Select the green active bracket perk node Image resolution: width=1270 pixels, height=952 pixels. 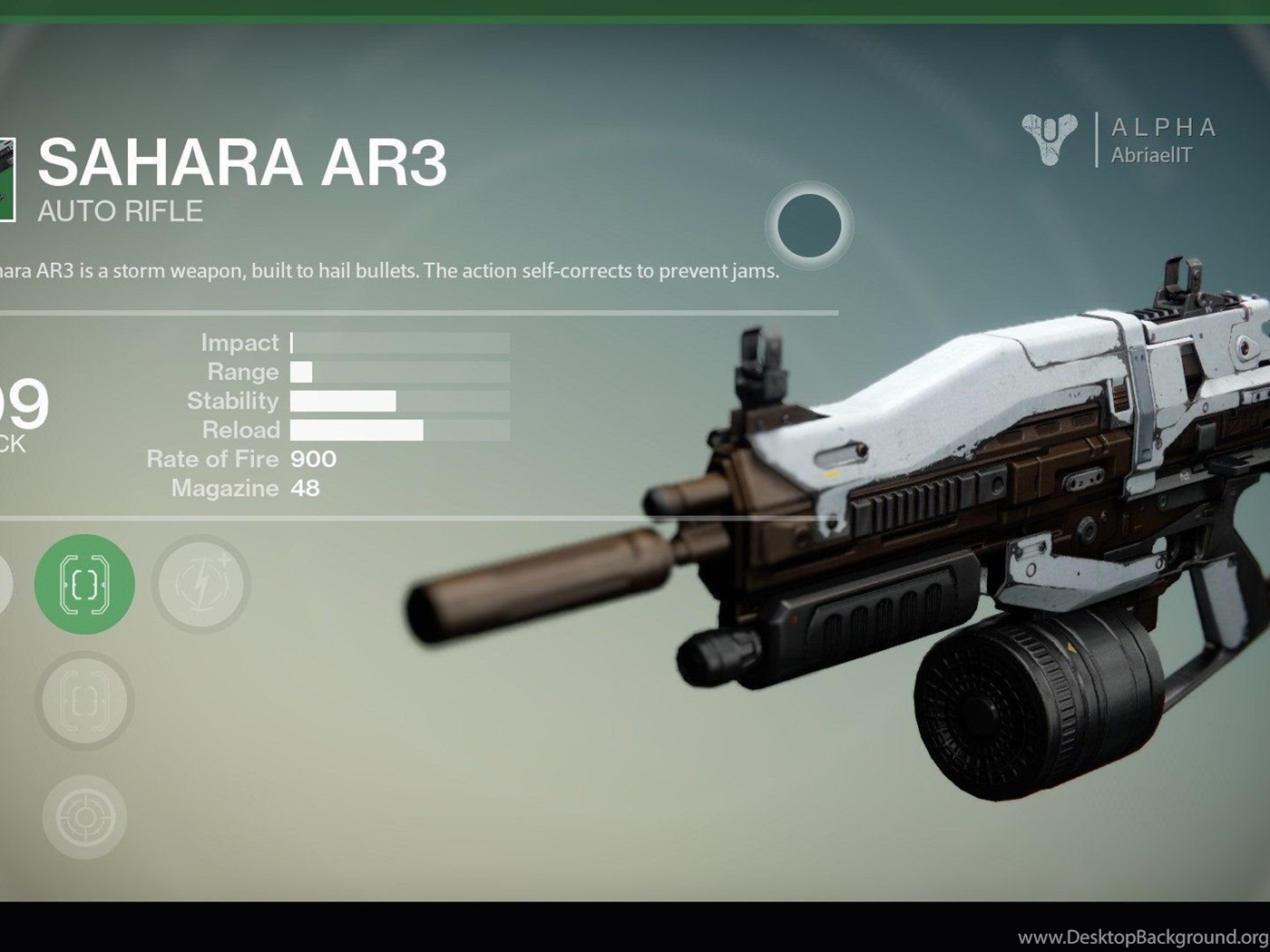coord(84,585)
